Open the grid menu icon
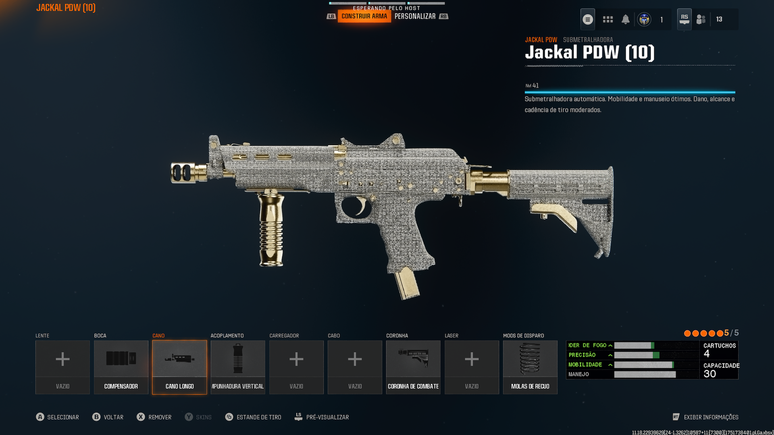 coord(607,19)
